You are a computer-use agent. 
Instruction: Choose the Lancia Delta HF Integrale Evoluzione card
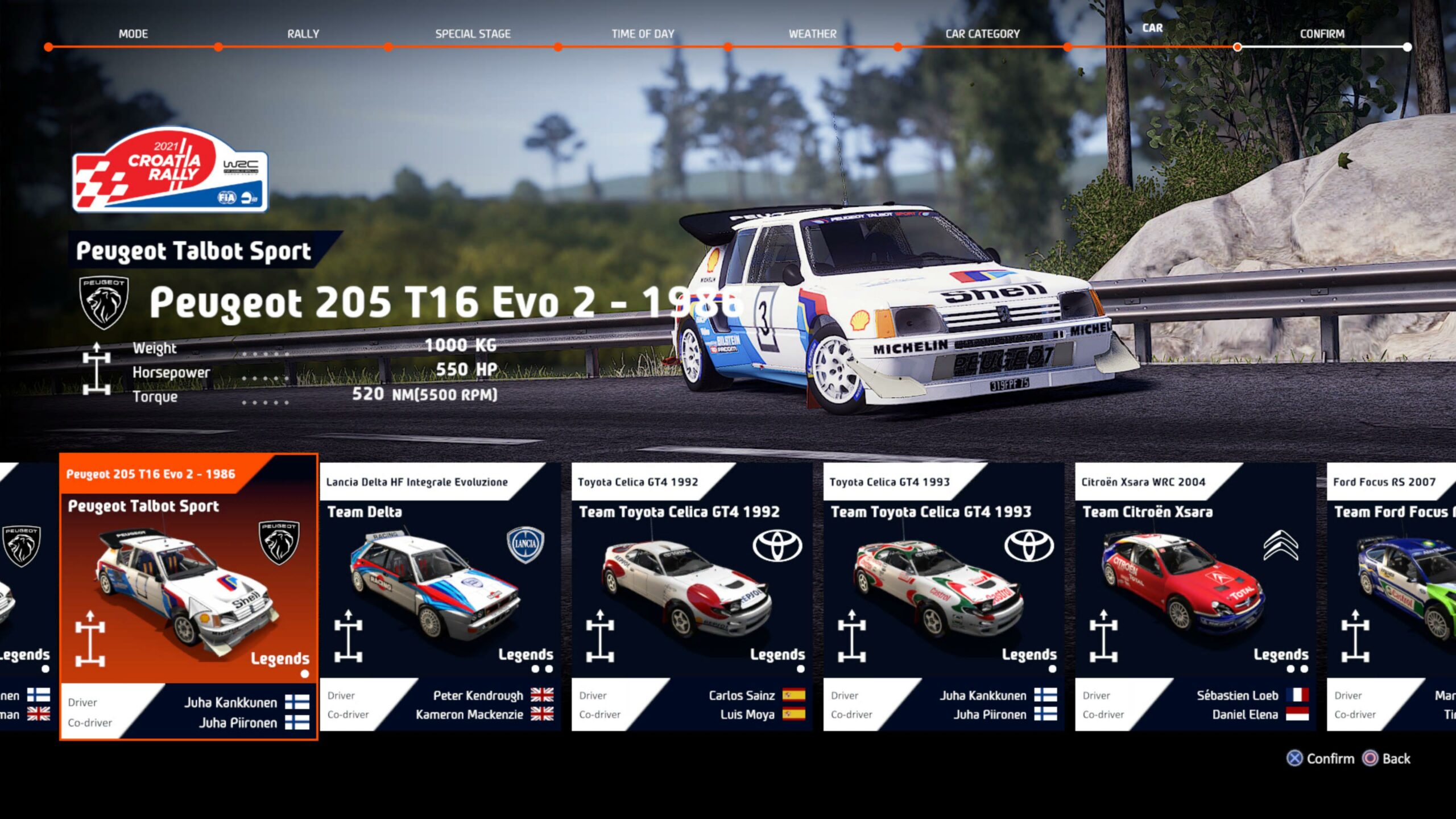click(440, 596)
